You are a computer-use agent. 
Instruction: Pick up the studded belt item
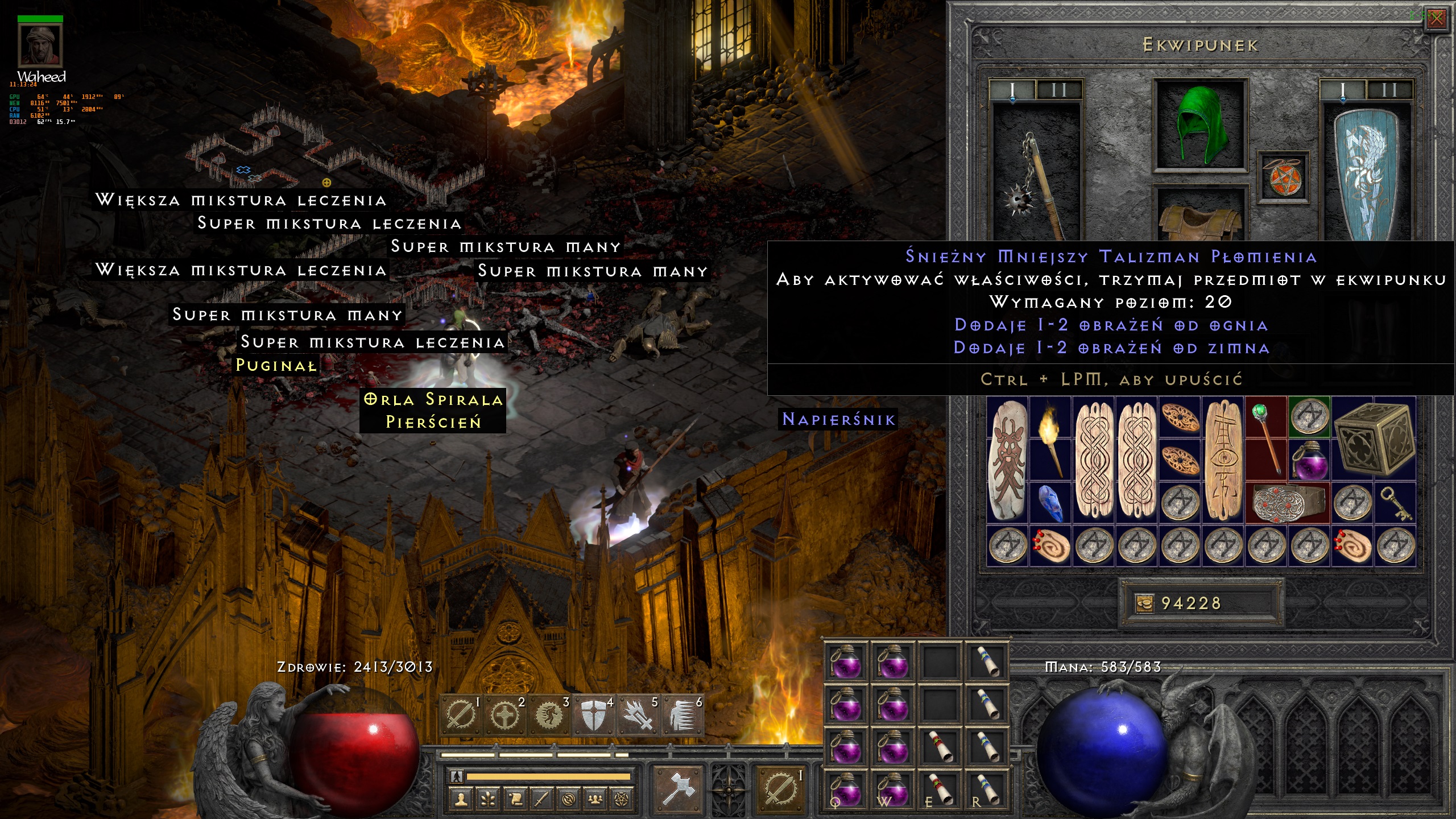(x=1288, y=503)
